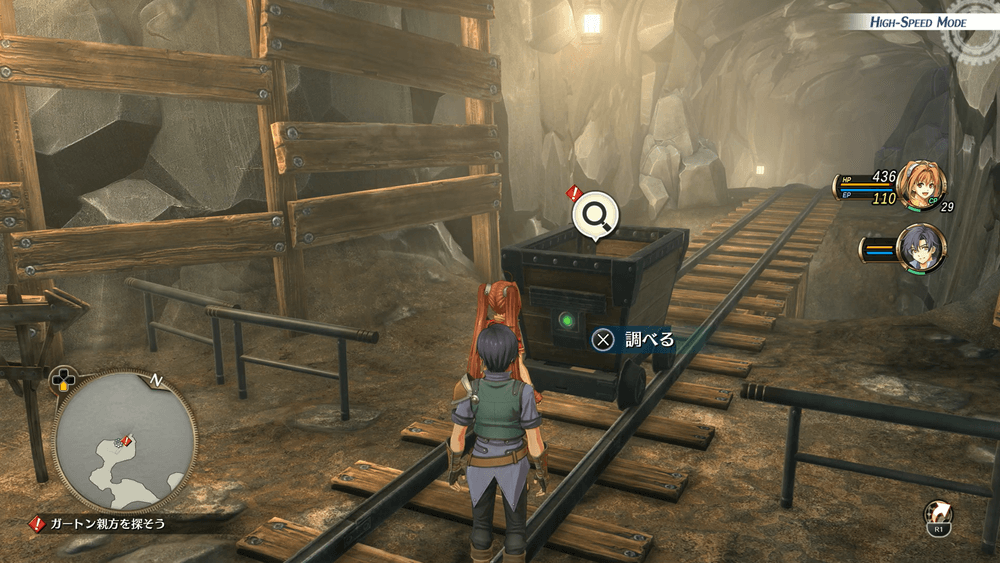Image resolution: width=1000 pixels, height=563 pixels.
Task: Select the orange-haired girl party portrait
Action: click(919, 185)
